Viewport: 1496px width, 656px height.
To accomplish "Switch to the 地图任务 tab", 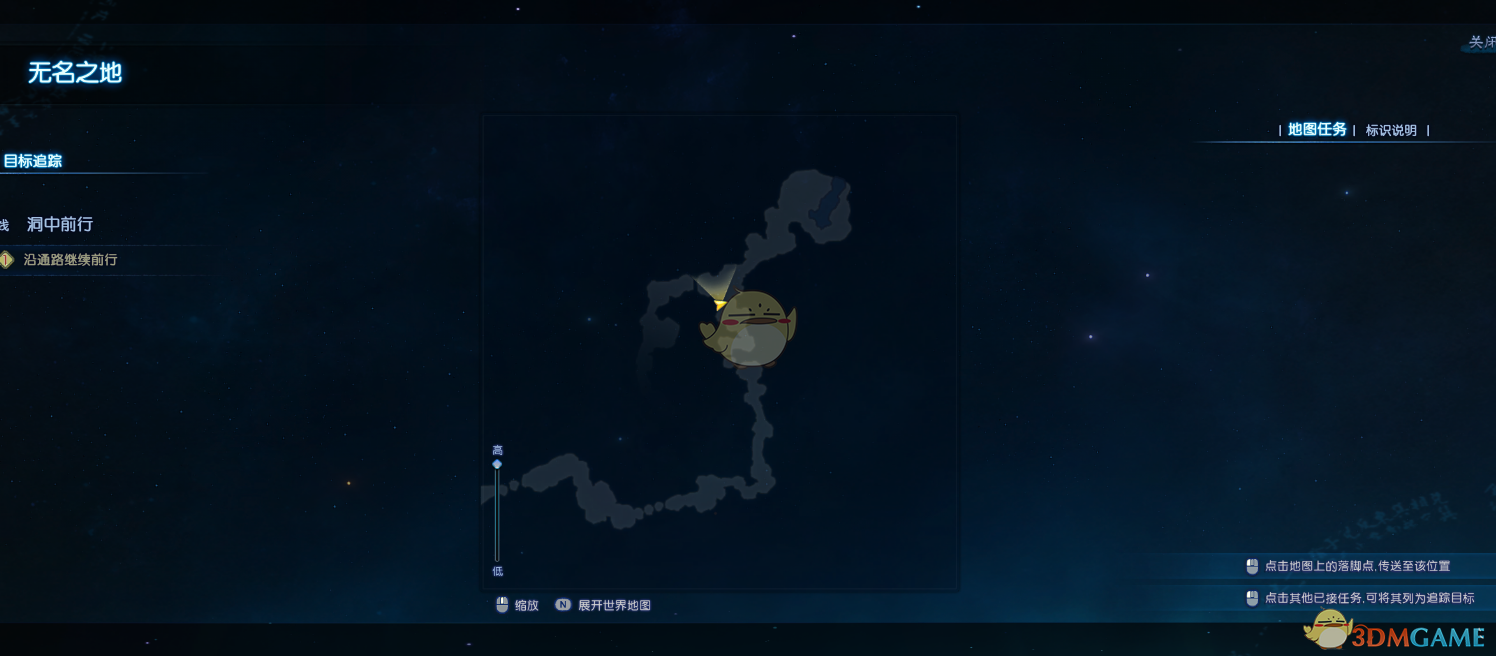I will [1317, 129].
